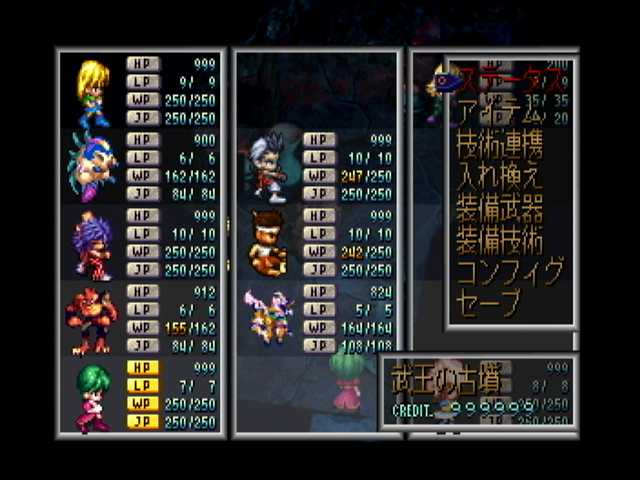Screen dimensions: 640x480
Task: Choose the winged creature party member
Action: (x=268, y=318)
